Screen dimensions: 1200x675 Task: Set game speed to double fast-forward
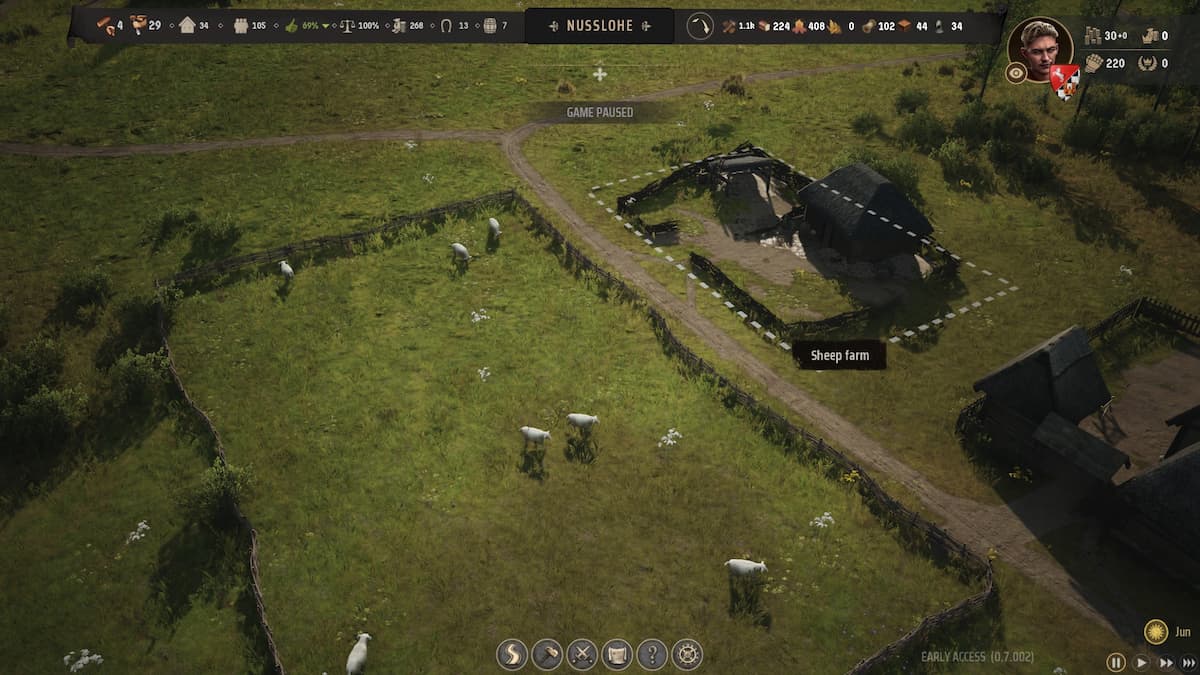[x=1165, y=662]
